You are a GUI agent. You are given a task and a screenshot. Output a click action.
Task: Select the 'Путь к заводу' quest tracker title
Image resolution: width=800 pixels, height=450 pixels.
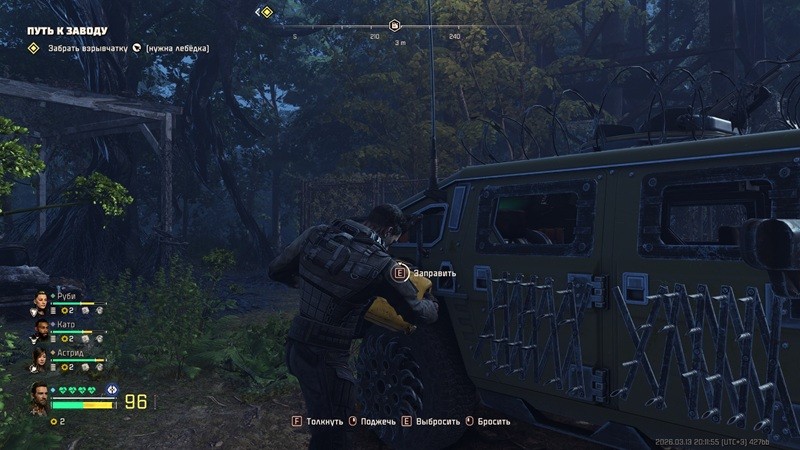click(x=65, y=31)
